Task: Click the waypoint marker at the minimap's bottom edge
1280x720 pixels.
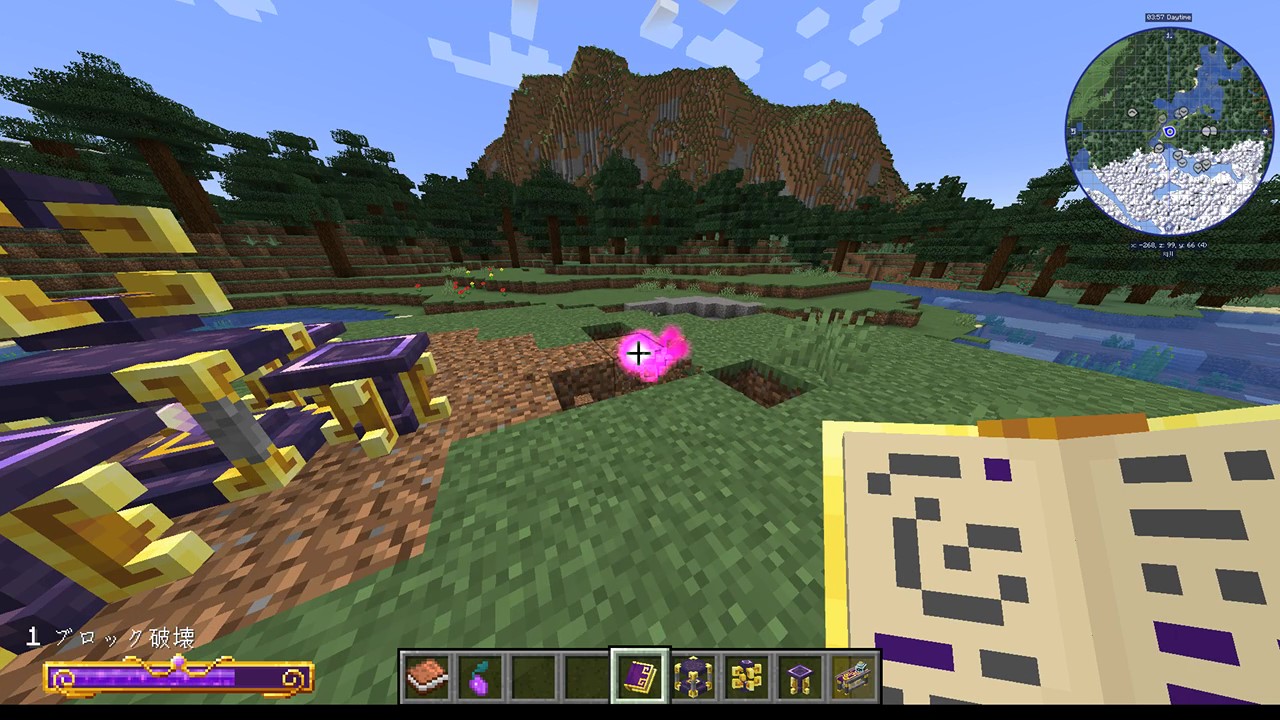Action: click(x=1168, y=227)
